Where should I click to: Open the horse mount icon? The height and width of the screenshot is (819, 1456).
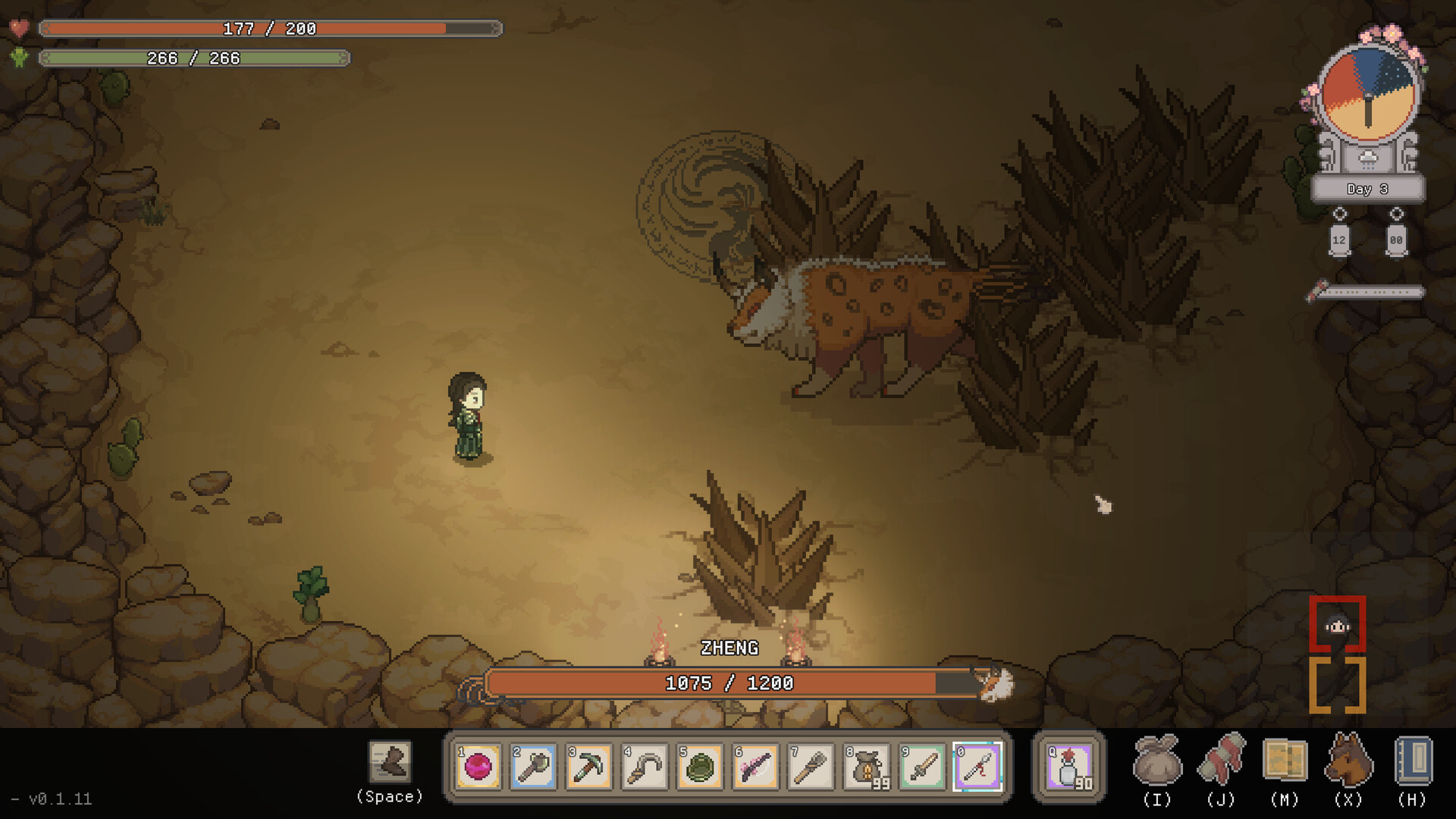coord(1348,761)
